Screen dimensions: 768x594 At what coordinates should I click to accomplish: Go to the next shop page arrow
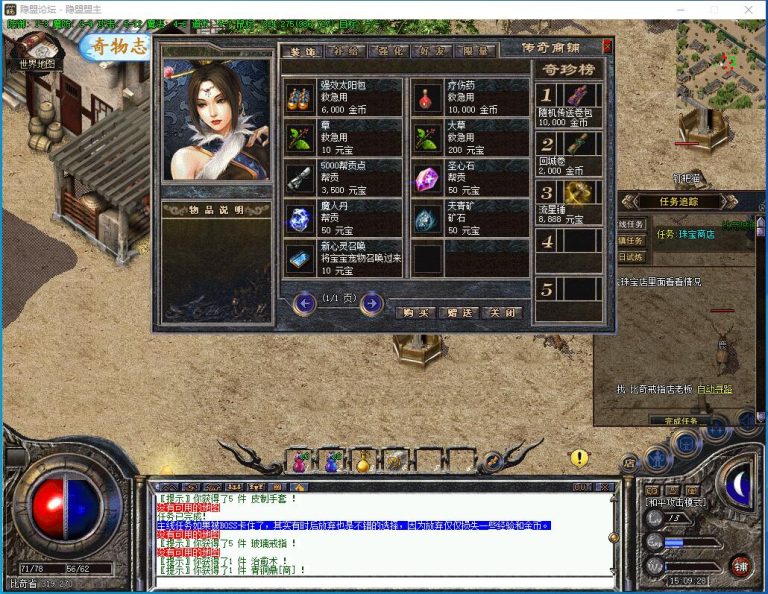pos(371,303)
